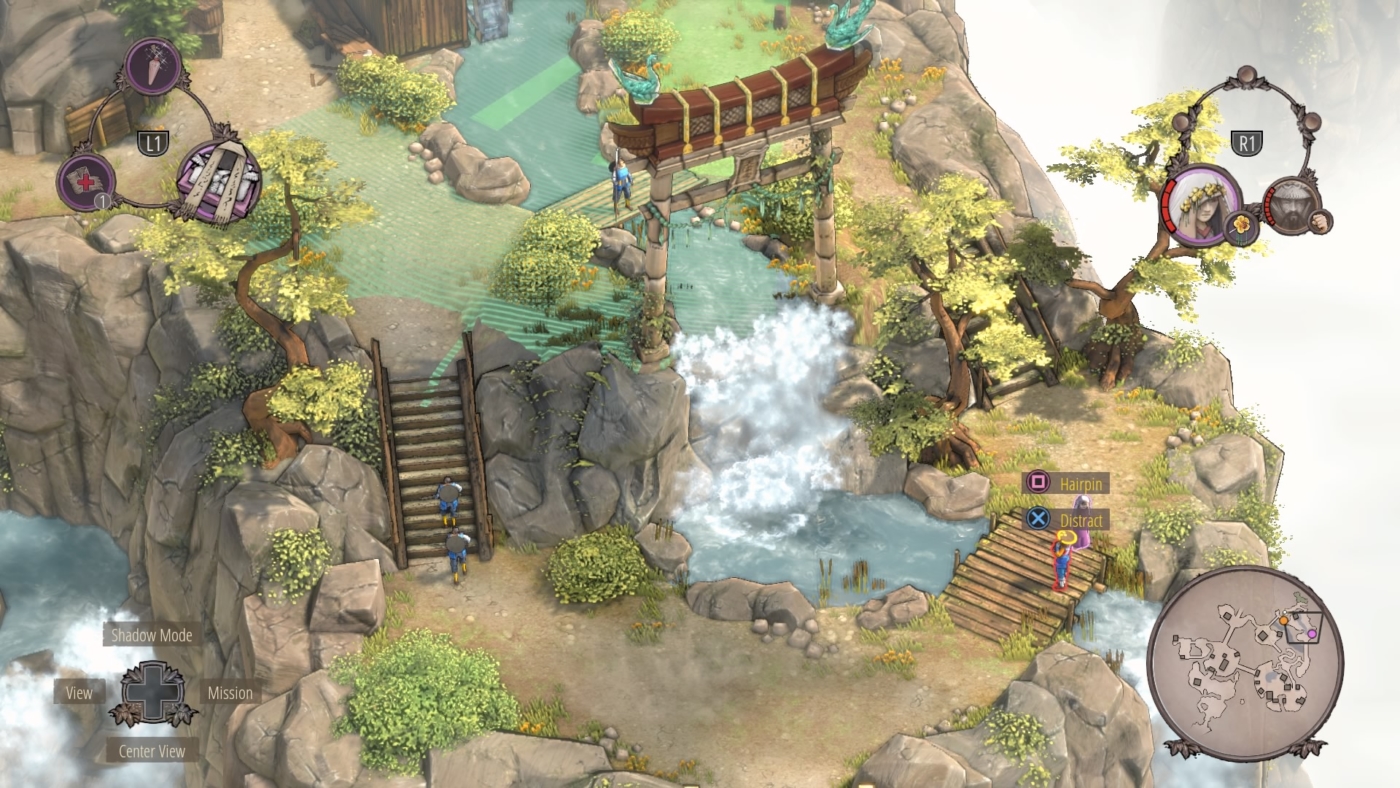This screenshot has width=1400, height=788.
Task: Click the purple marker on the minimap
Action: tap(1311, 634)
